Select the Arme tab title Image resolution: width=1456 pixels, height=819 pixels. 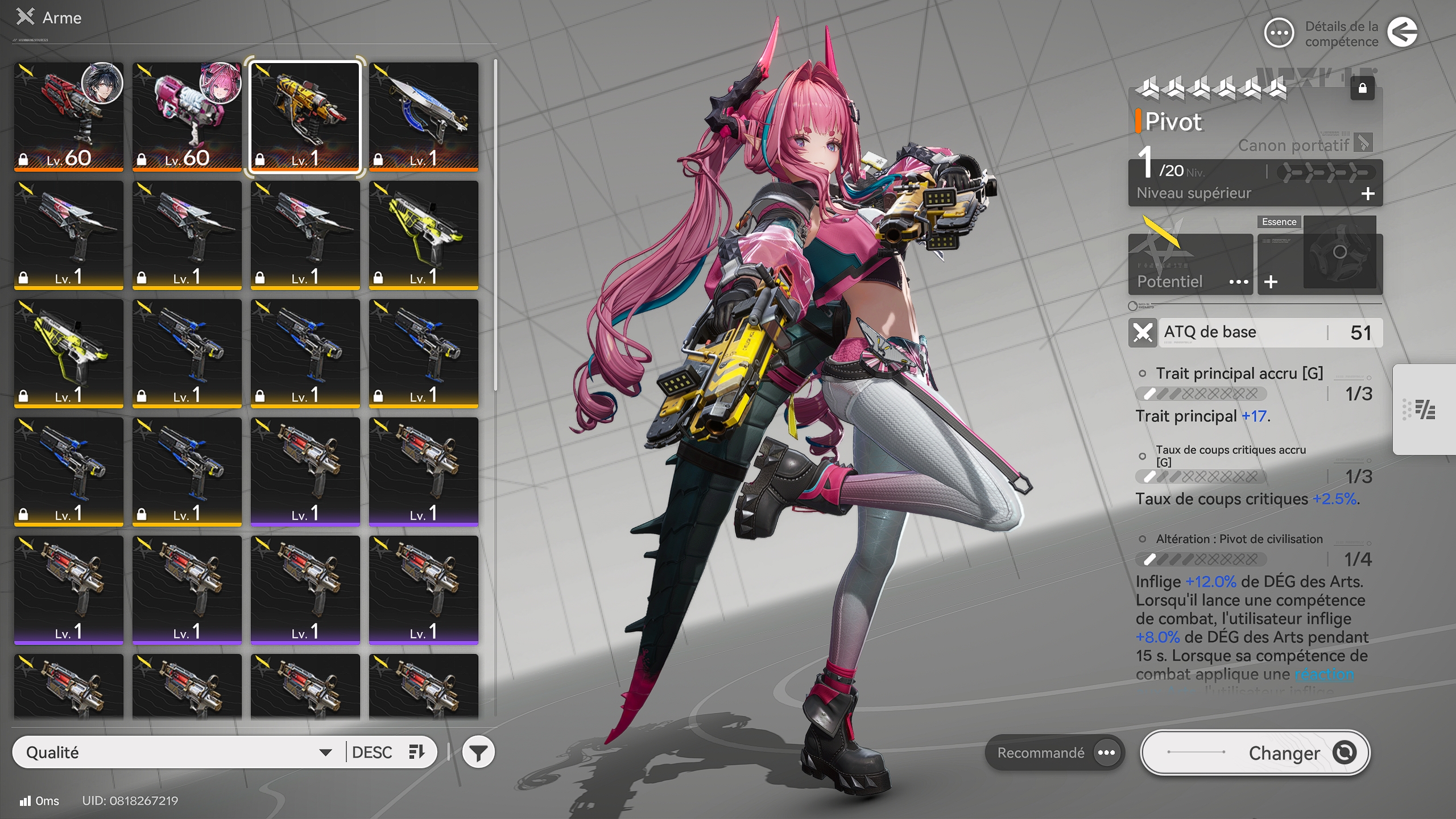pyautogui.click(x=61, y=18)
